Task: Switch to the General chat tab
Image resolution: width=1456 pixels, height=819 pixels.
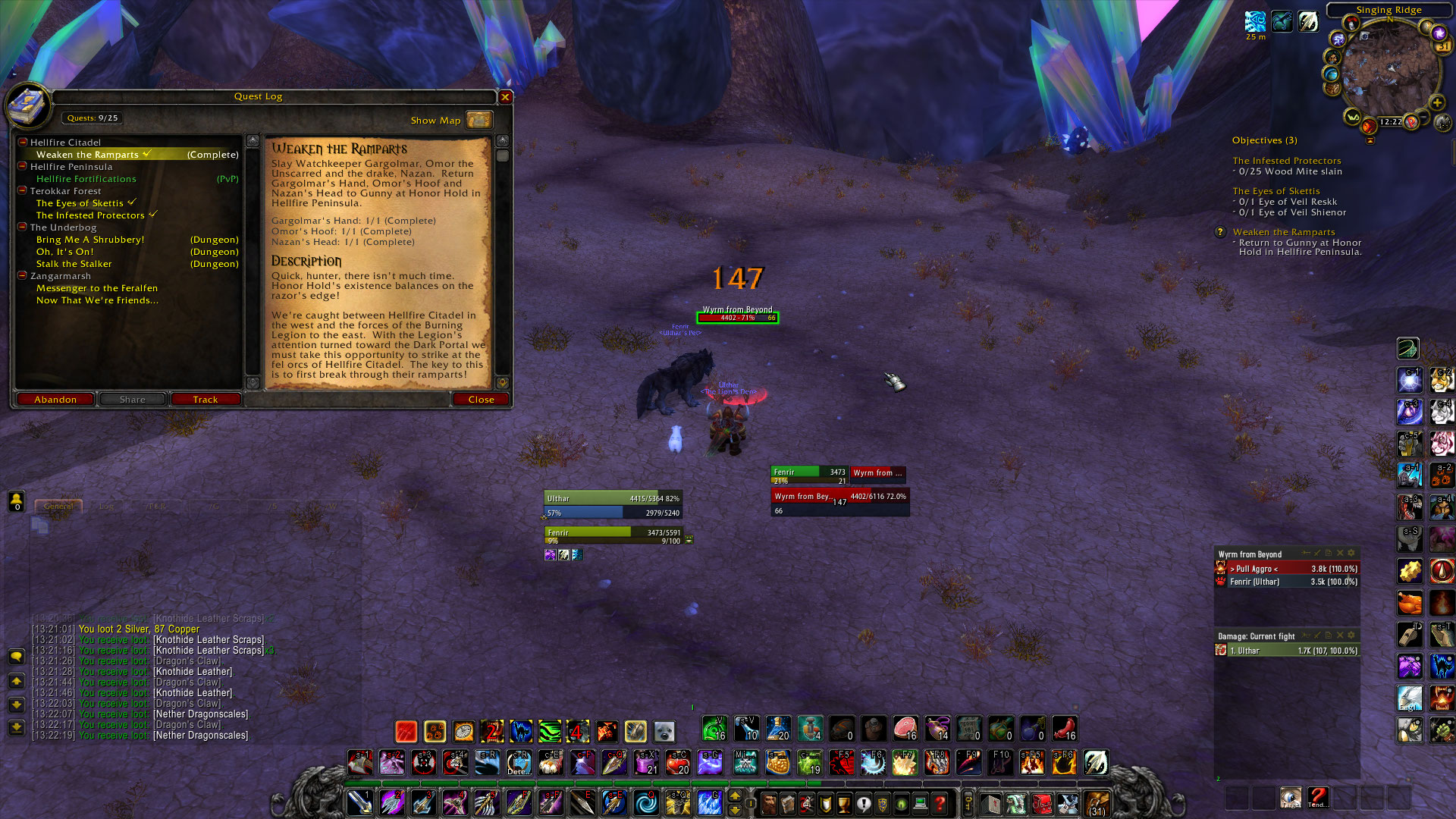Action: click(59, 505)
